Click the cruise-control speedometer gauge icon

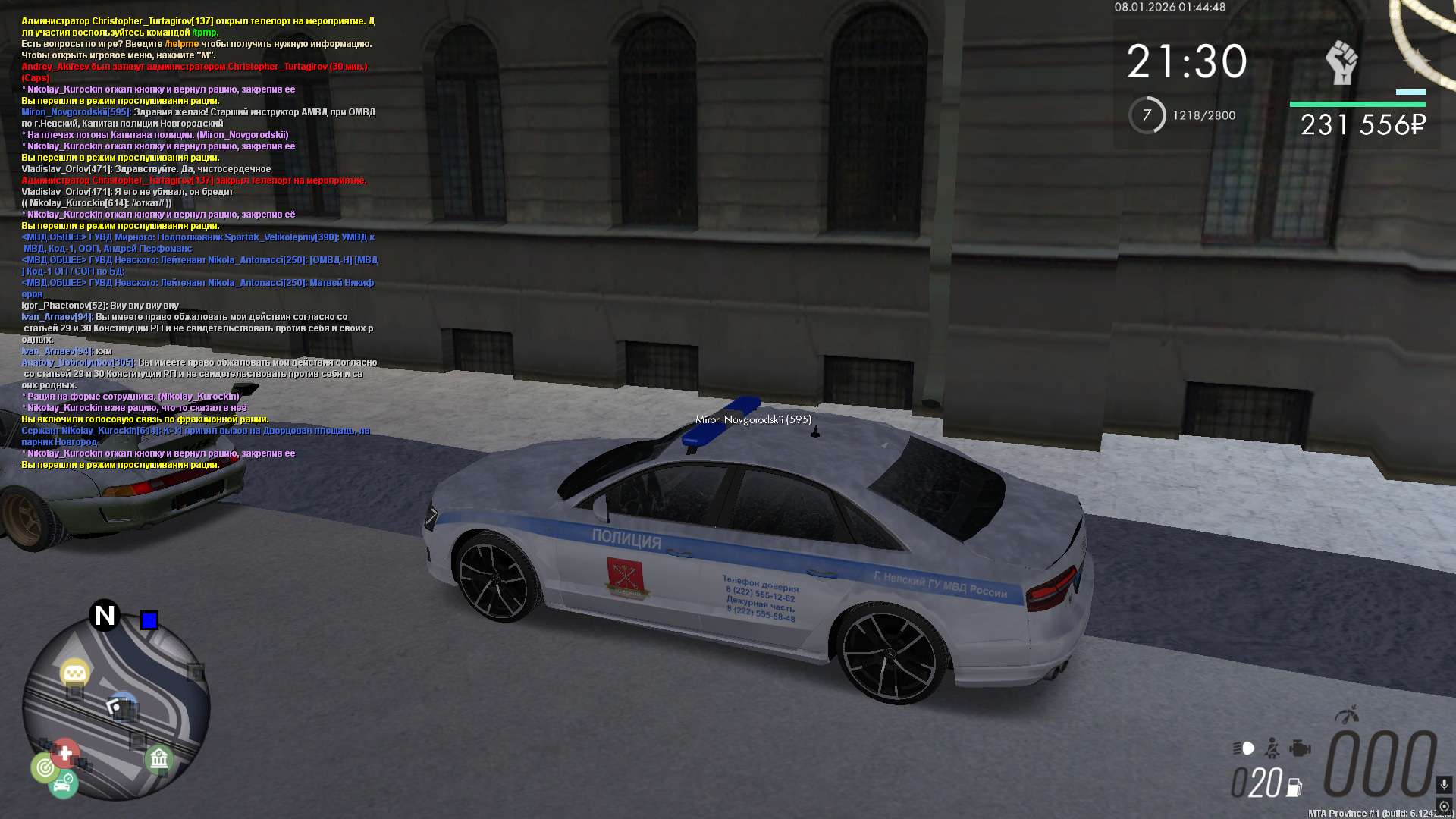(1348, 714)
